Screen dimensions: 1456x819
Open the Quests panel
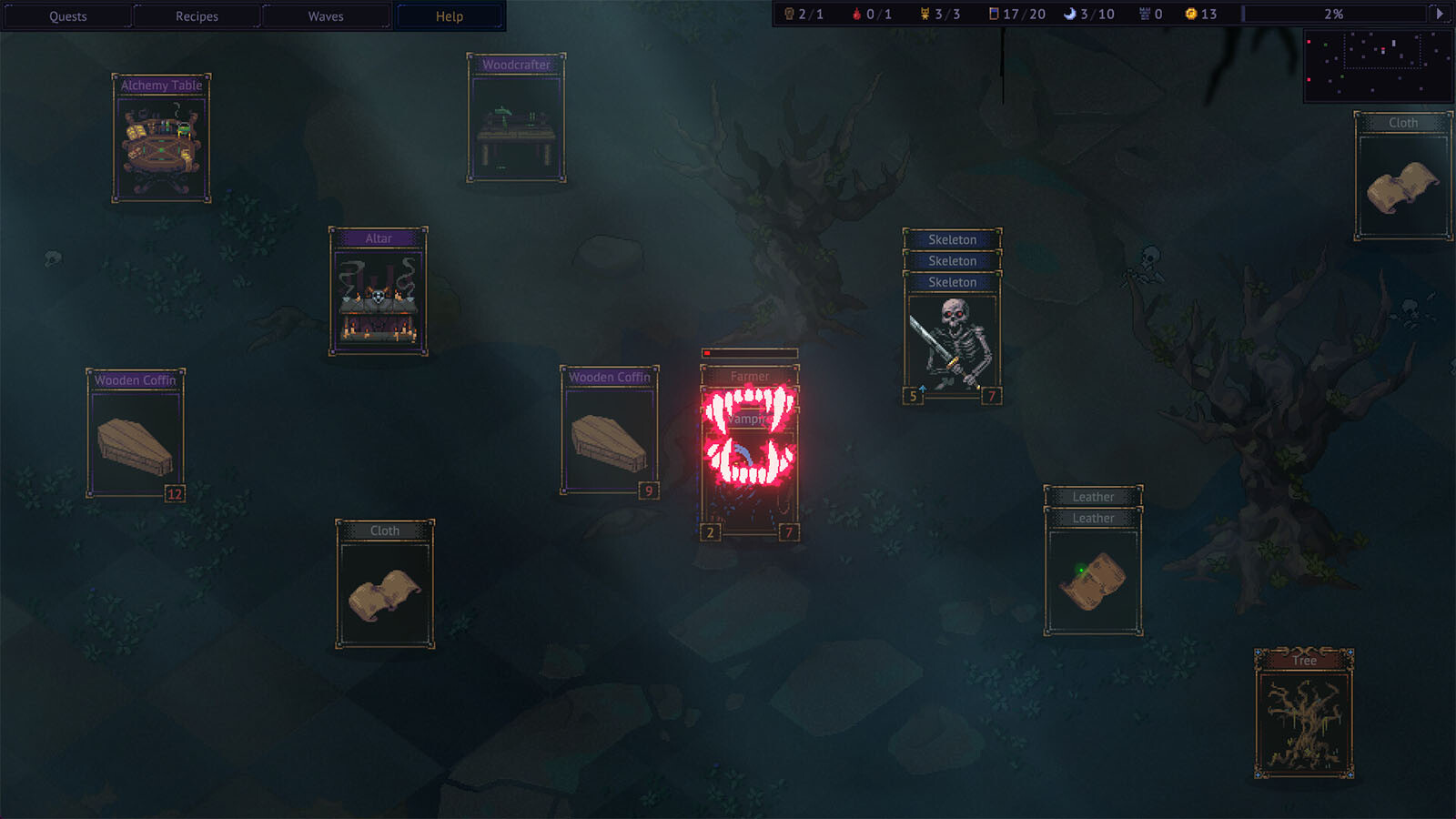click(x=68, y=16)
